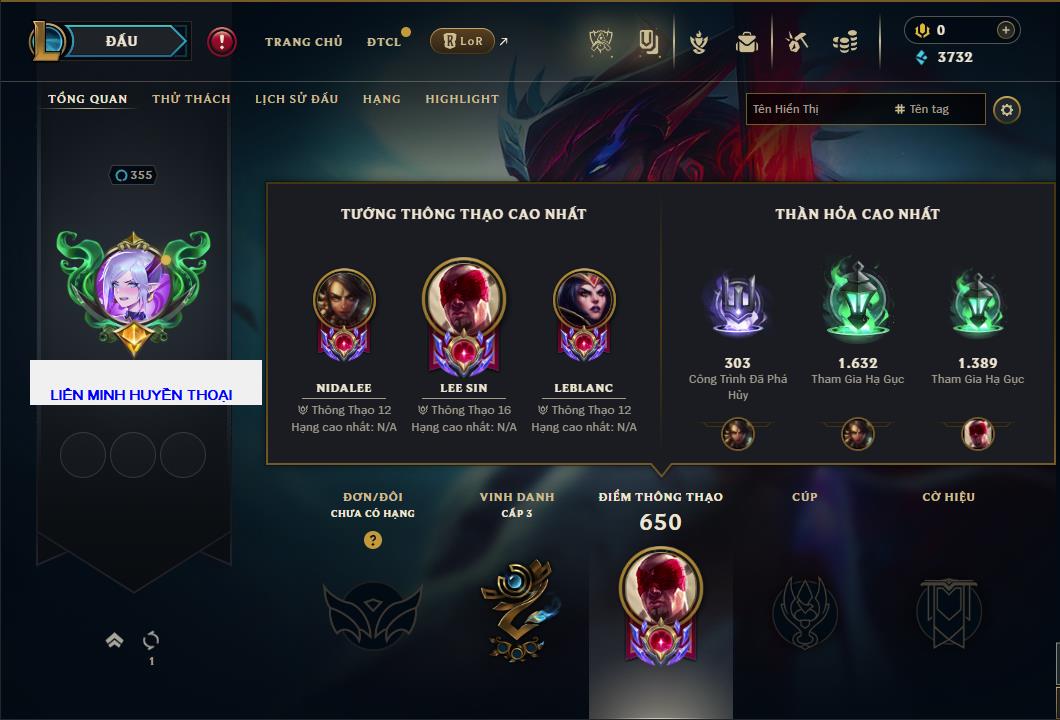View the HIGHLIGHT tab
This screenshot has width=1060, height=720.
(461, 99)
